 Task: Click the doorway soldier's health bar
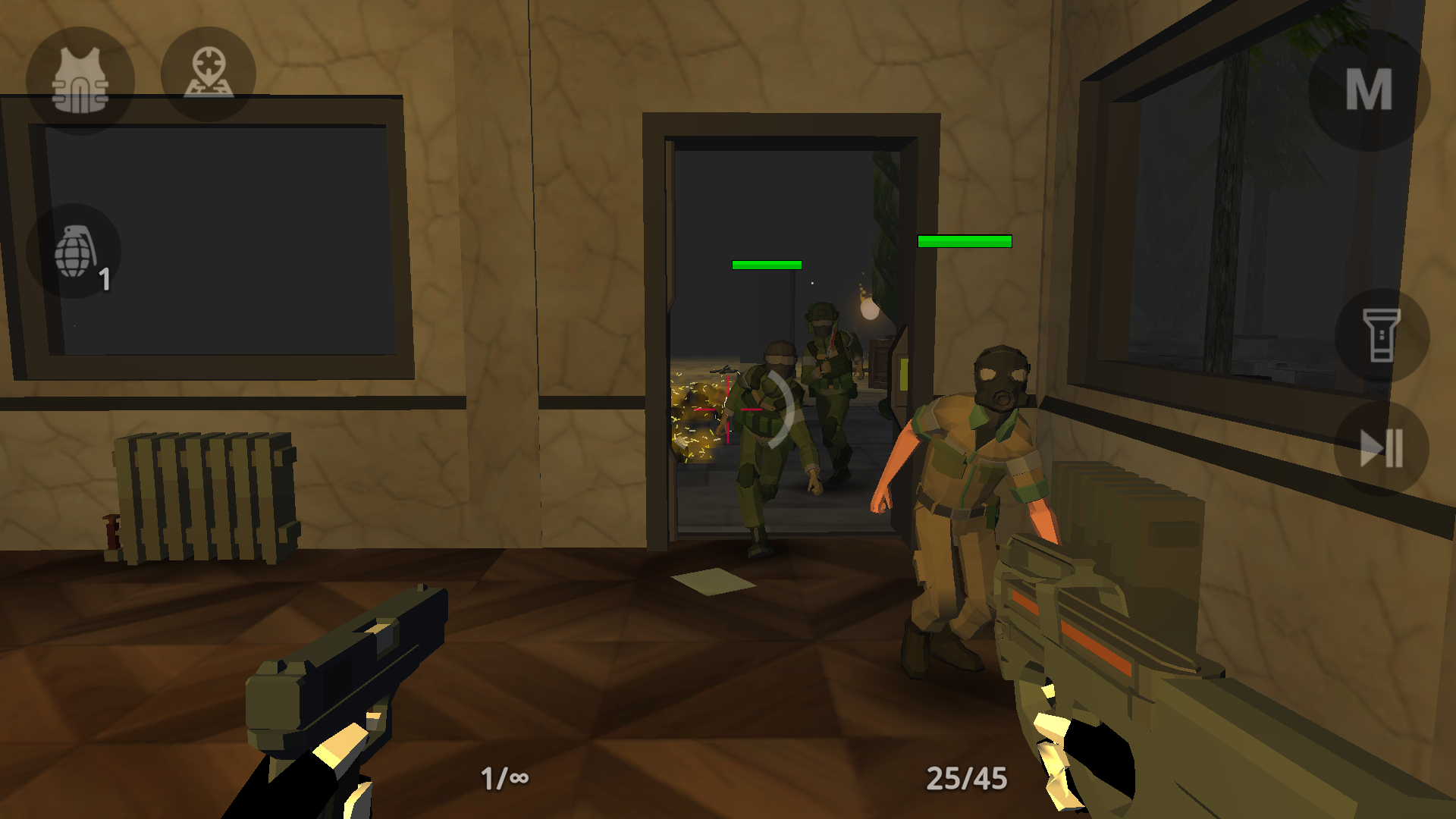tap(765, 265)
